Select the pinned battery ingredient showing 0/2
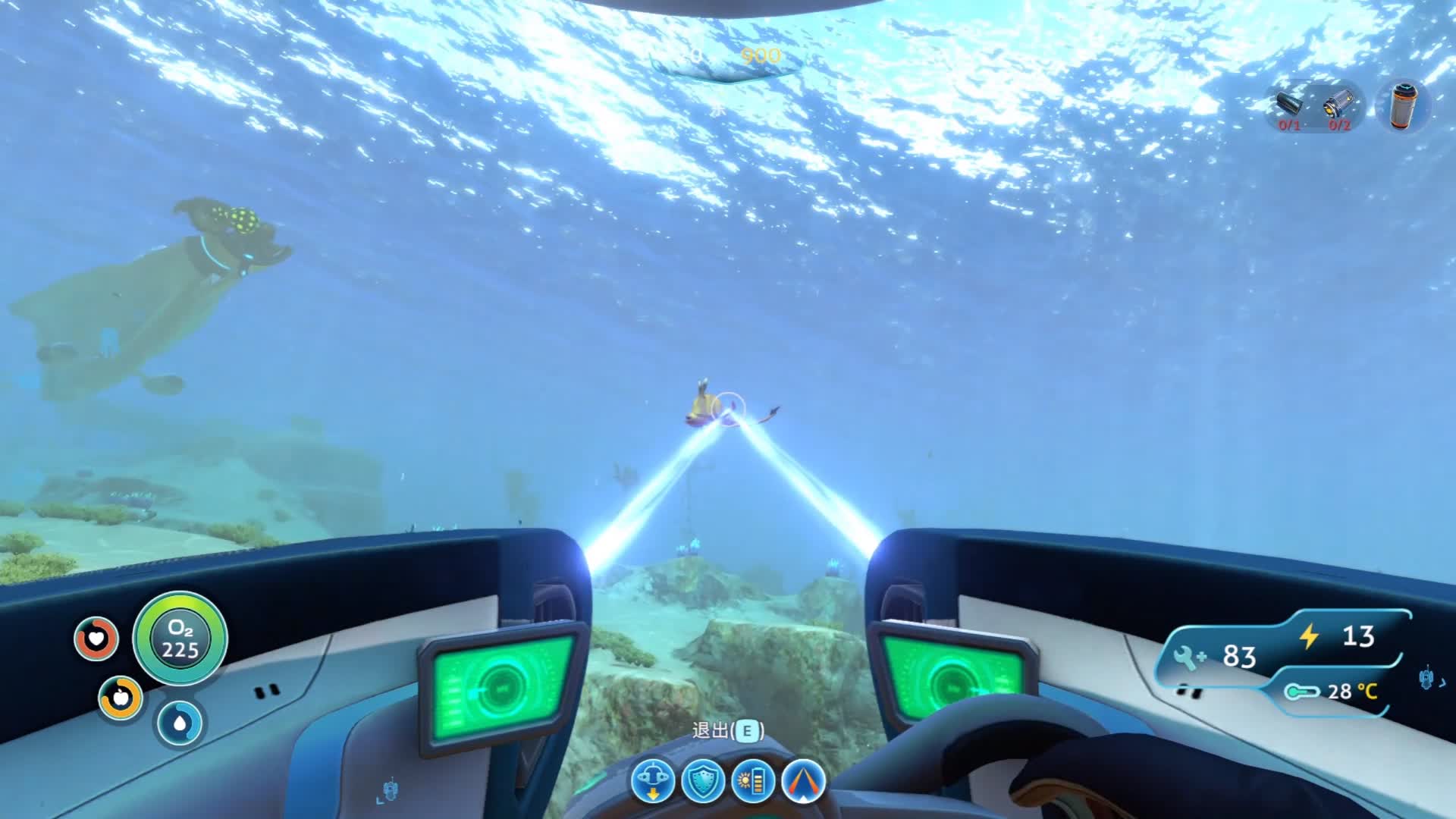This screenshot has width=1456, height=819. tap(1338, 107)
